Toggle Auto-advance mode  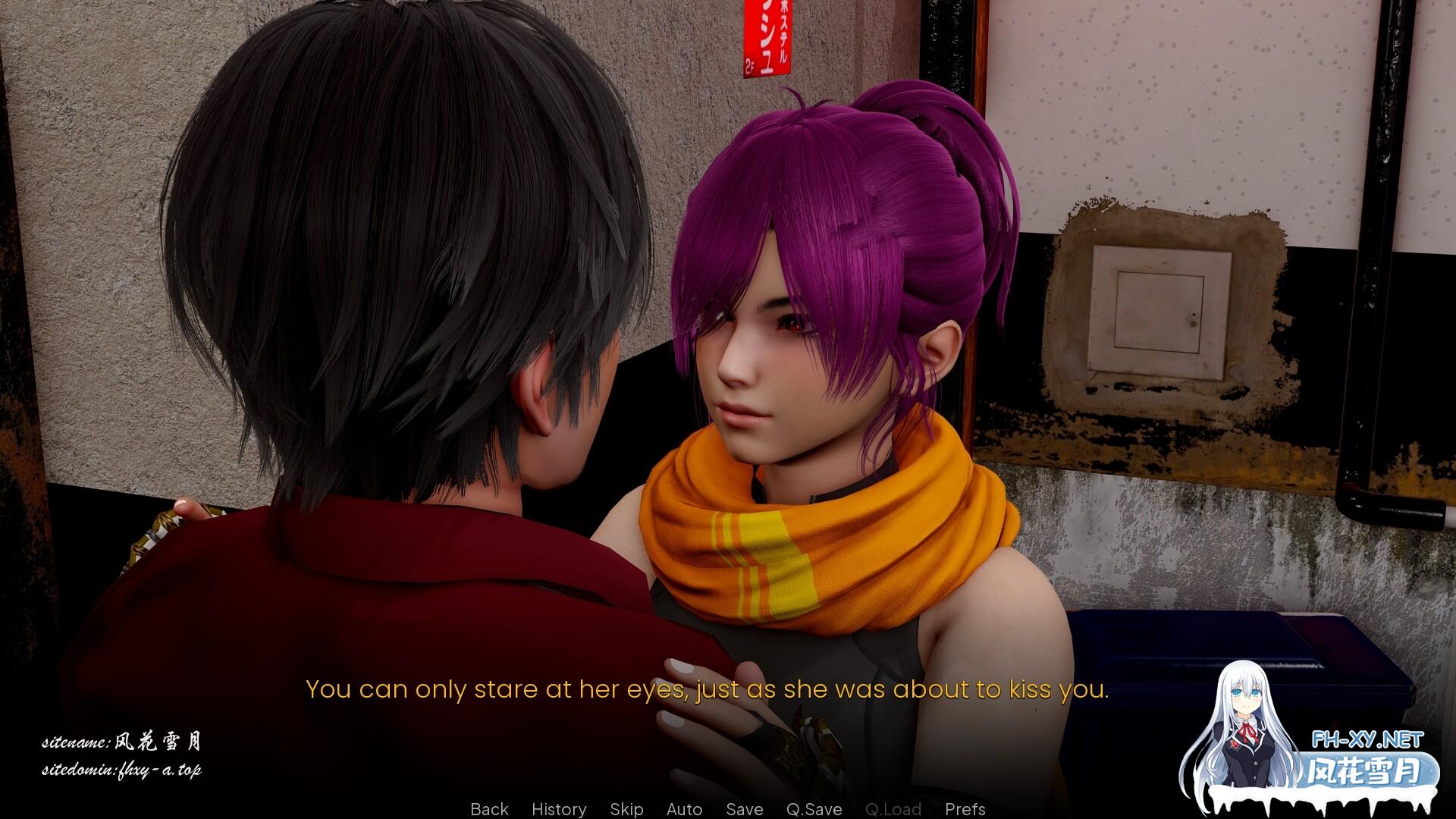pos(684,809)
